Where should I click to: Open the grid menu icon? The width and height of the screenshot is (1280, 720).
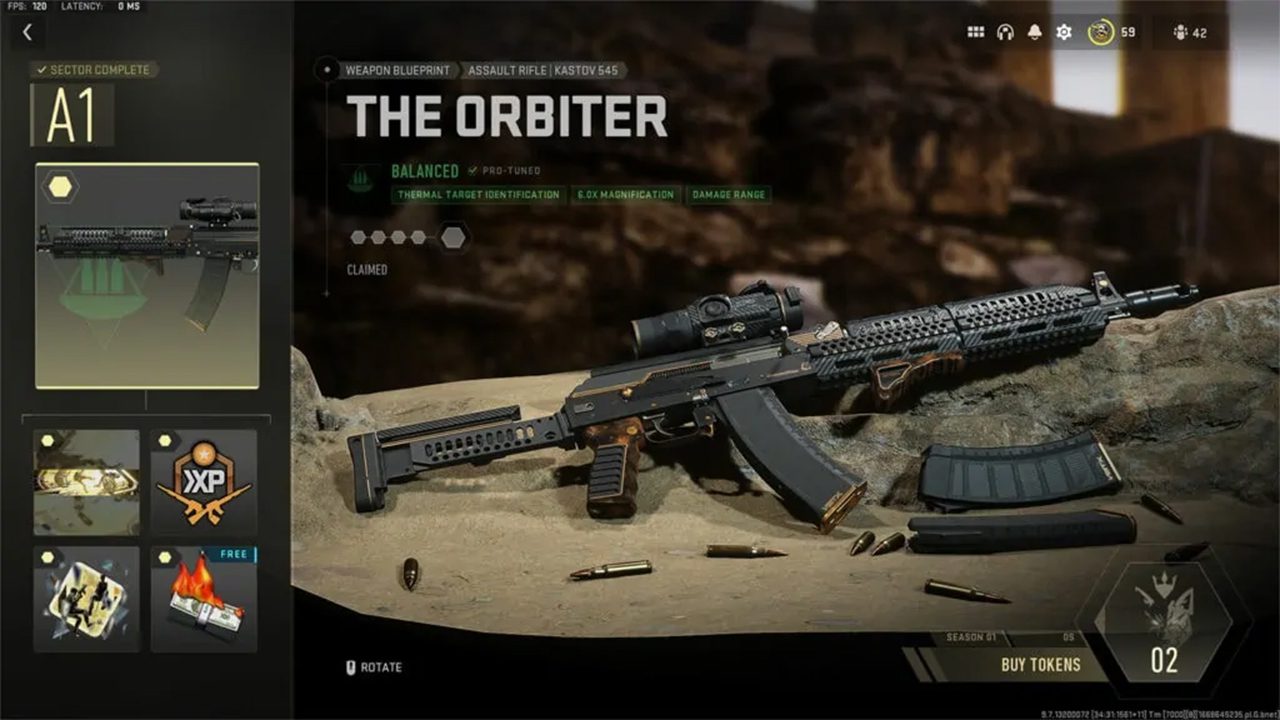(975, 33)
